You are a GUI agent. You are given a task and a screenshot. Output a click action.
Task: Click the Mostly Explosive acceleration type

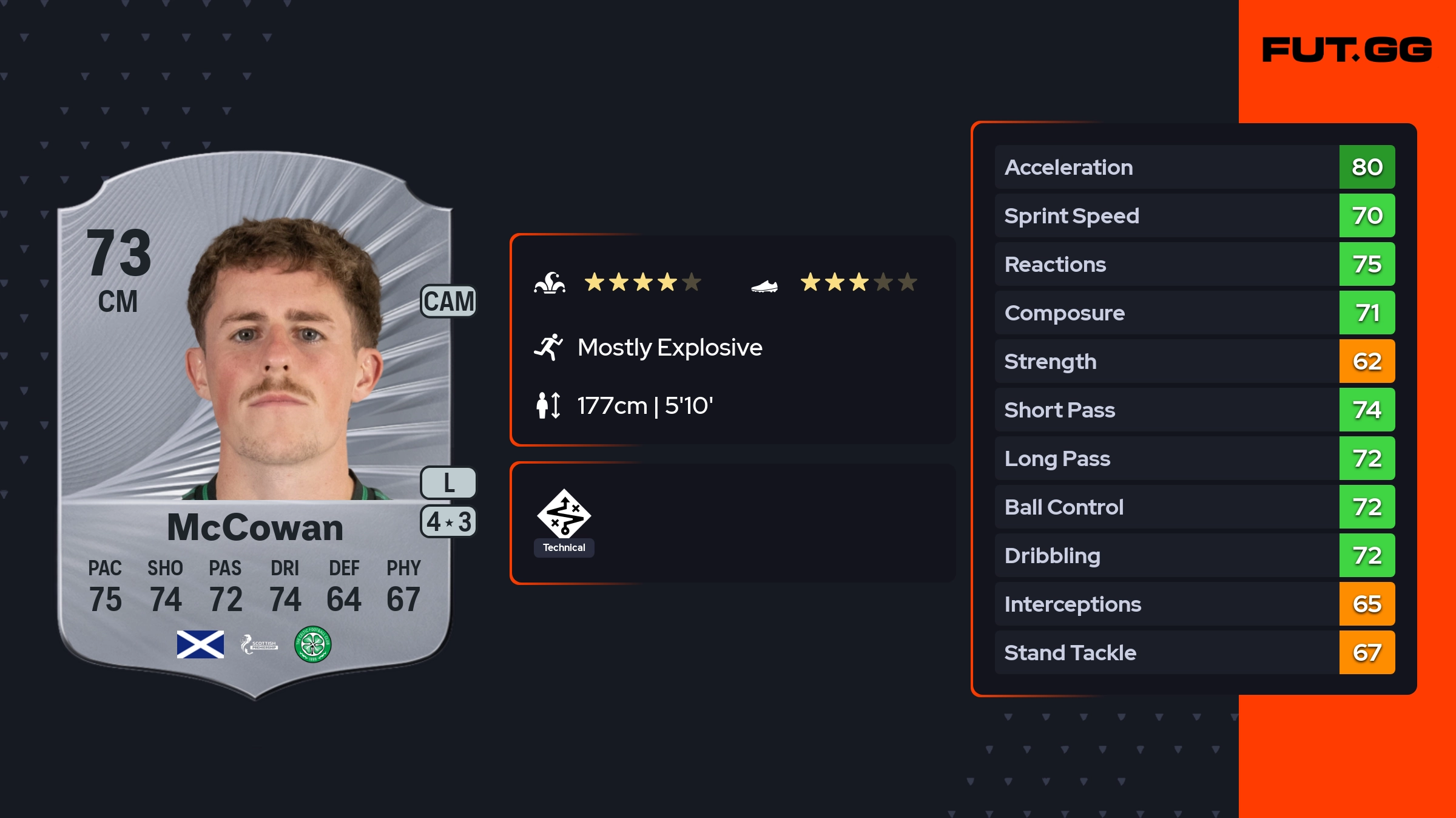point(669,348)
